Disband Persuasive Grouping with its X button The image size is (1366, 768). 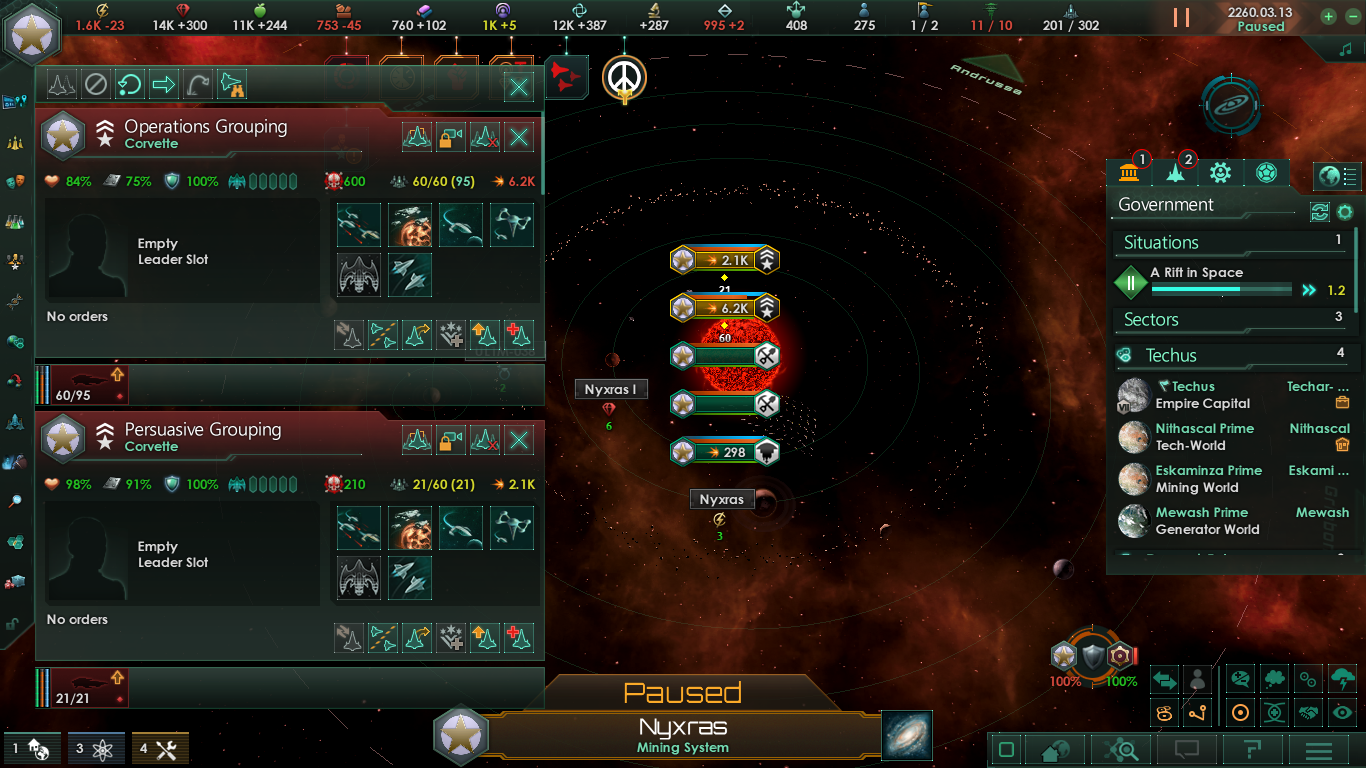click(519, 440)
